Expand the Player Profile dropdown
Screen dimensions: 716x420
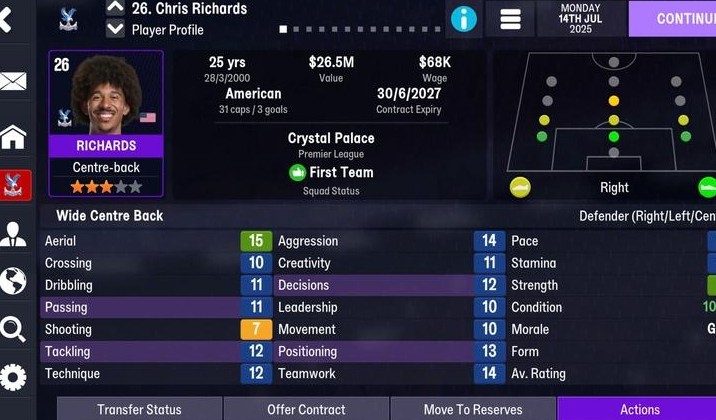point(115,29)
